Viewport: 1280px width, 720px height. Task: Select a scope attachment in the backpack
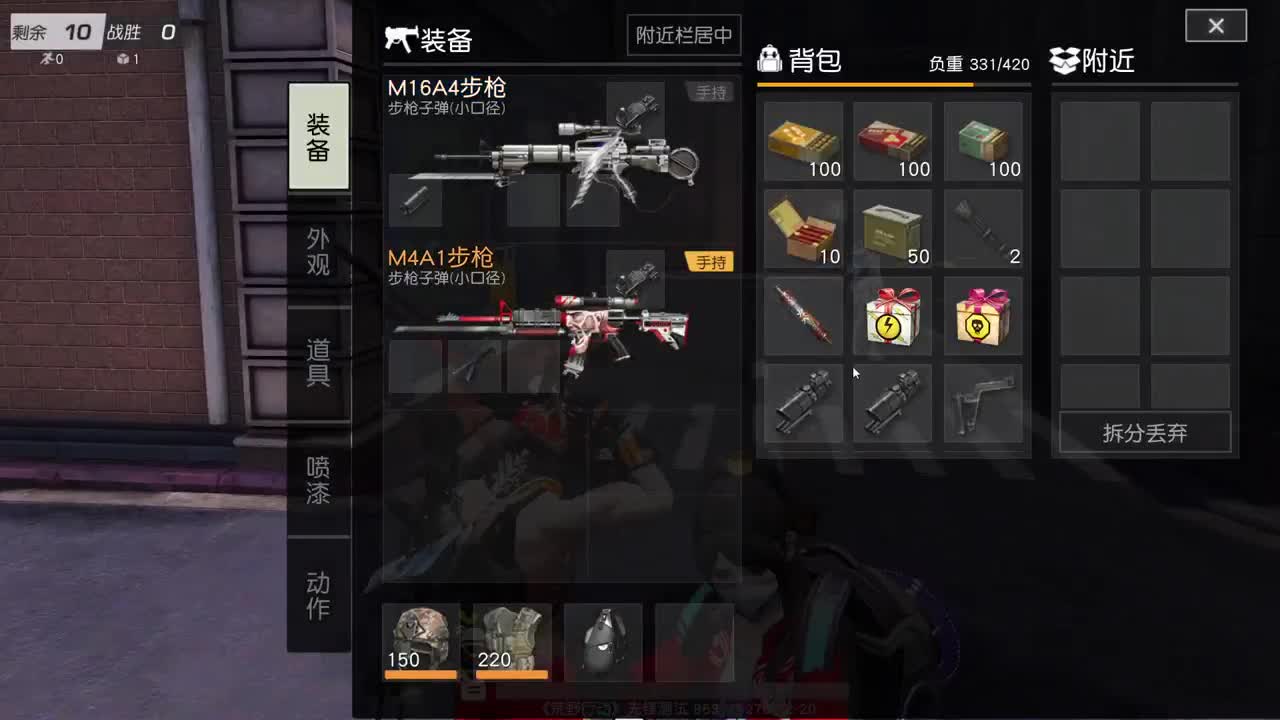point(803,403)
